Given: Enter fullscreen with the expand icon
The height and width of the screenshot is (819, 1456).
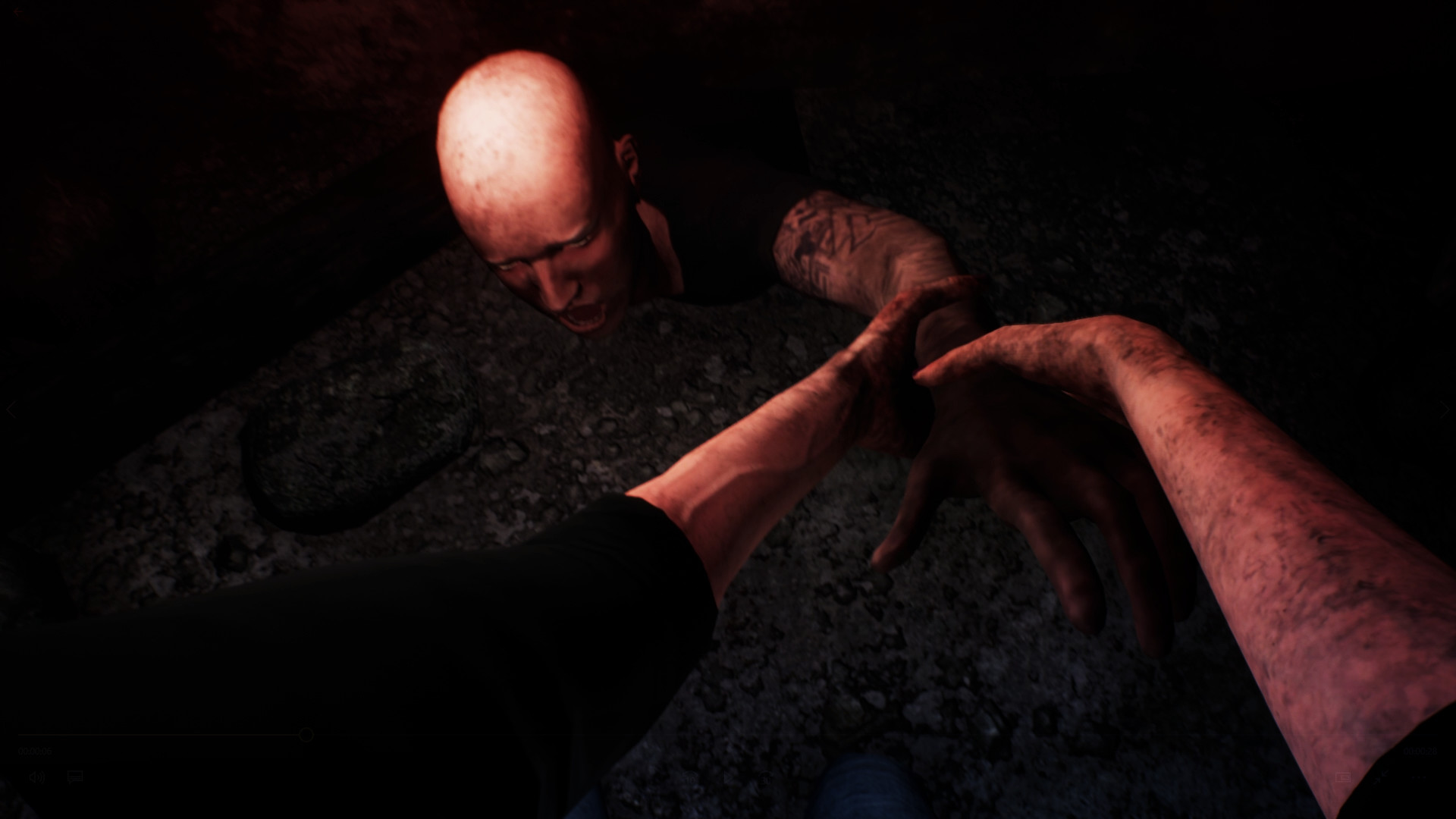Looking at the screenshot, I should point(1380,777).
